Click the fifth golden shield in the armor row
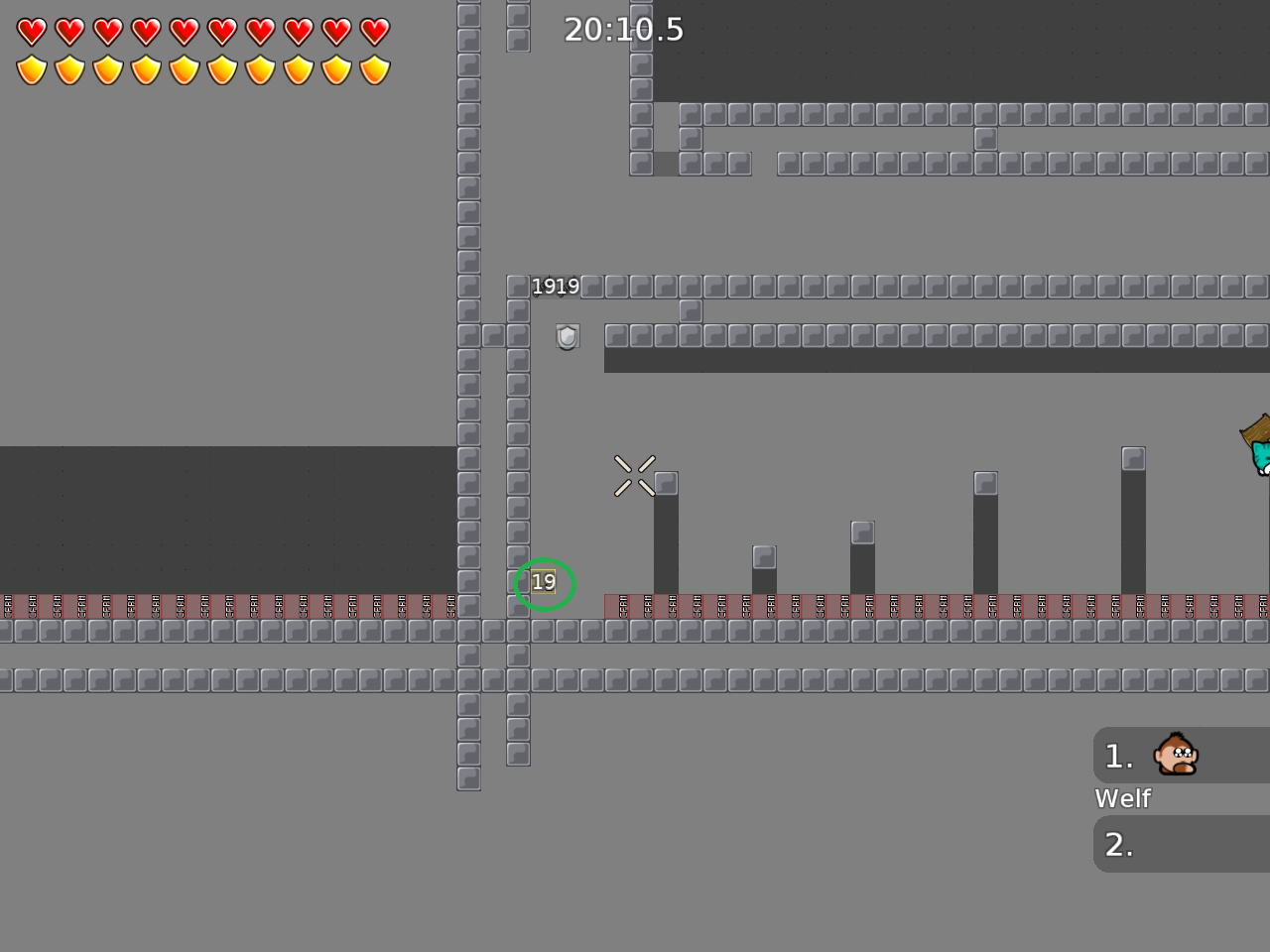Screen dimensions: 1270x952 [185, 68]
